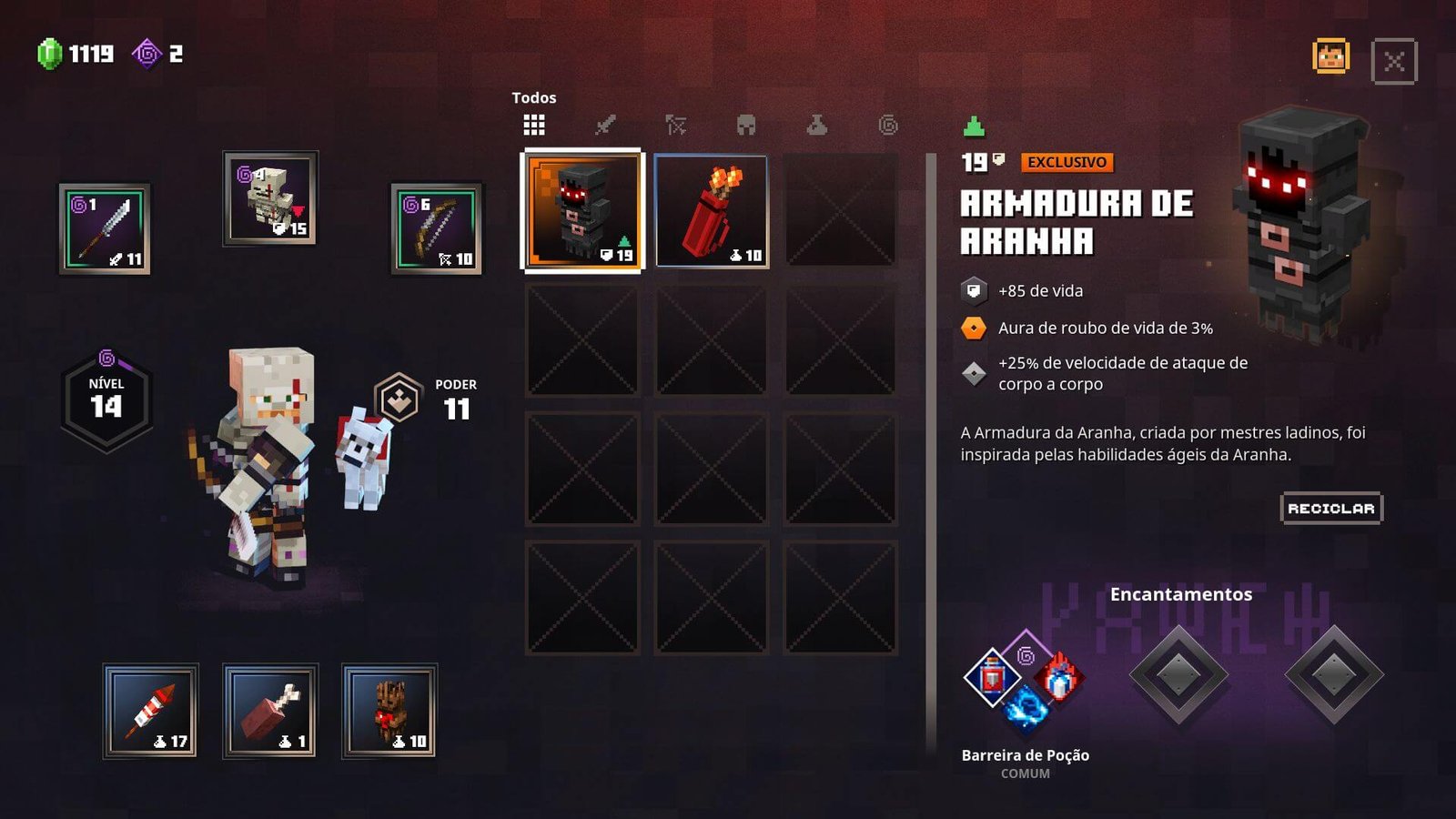Choose the equipped sword weapon slot

tap(105, 229)
